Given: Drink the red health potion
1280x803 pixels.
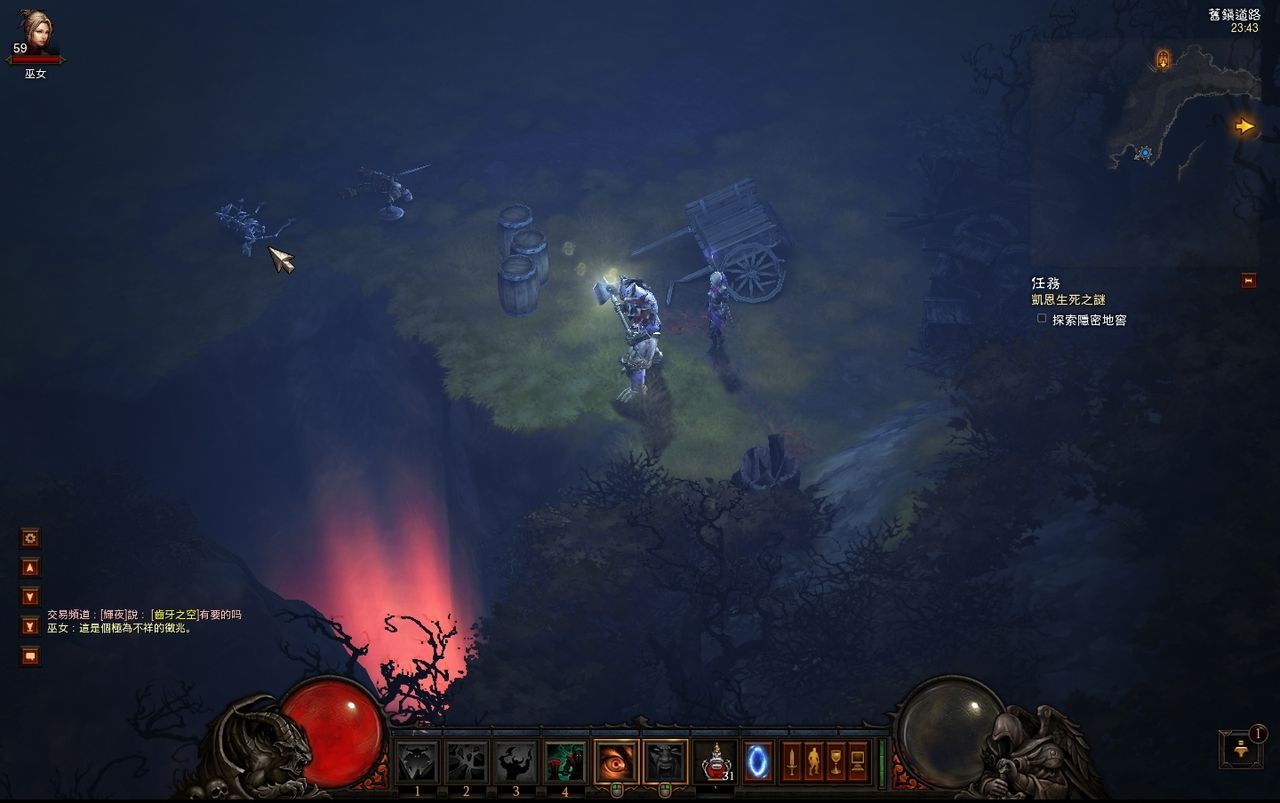Looking at the screenshot, I should point(714,762).
